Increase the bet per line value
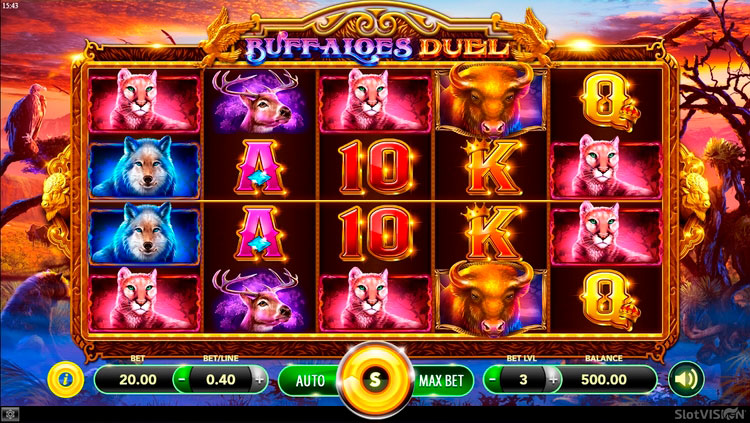The width and height of the screenshot is (750, 423). 260,380
